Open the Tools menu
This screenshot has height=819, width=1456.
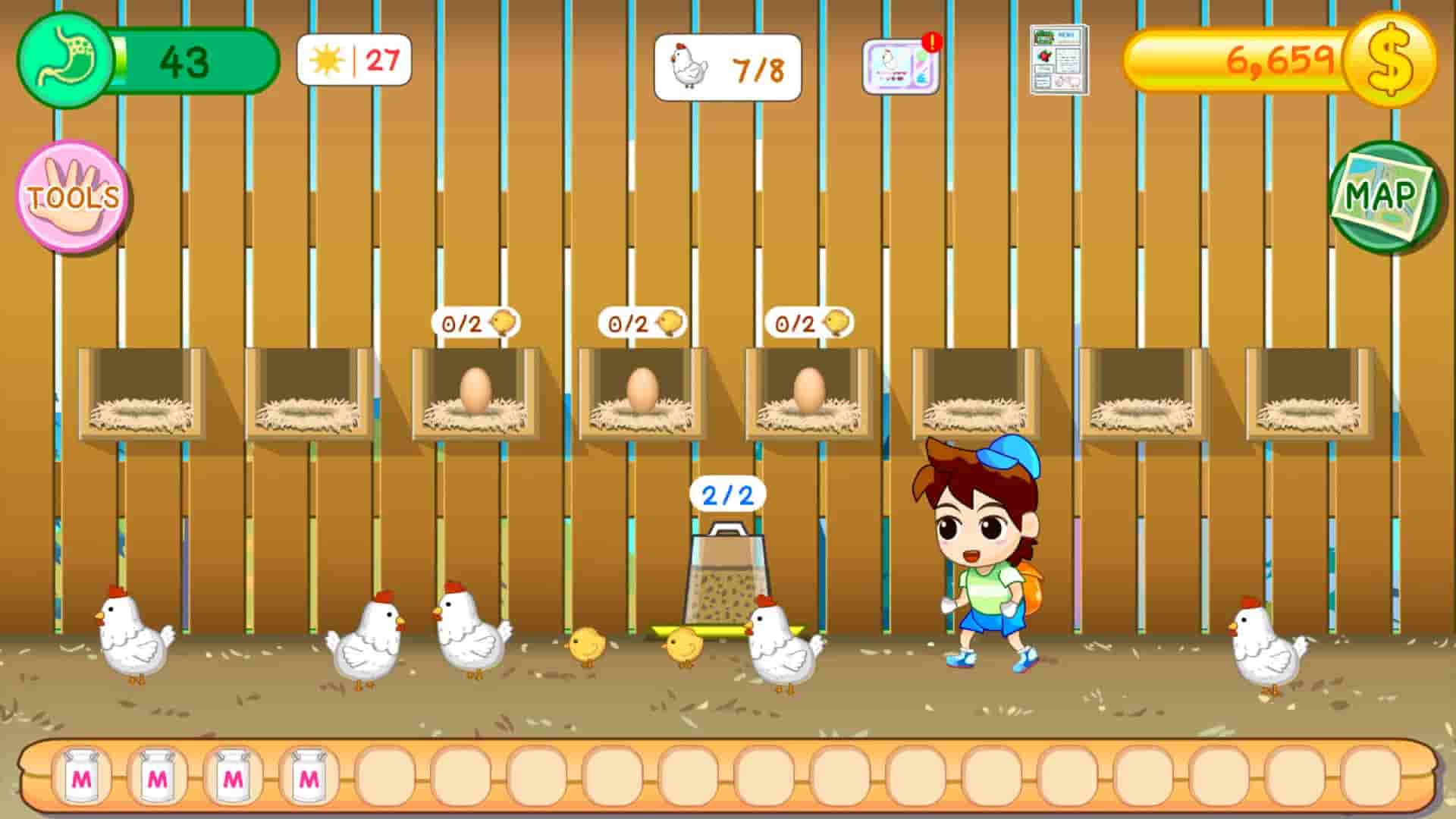tap(73, 196)
